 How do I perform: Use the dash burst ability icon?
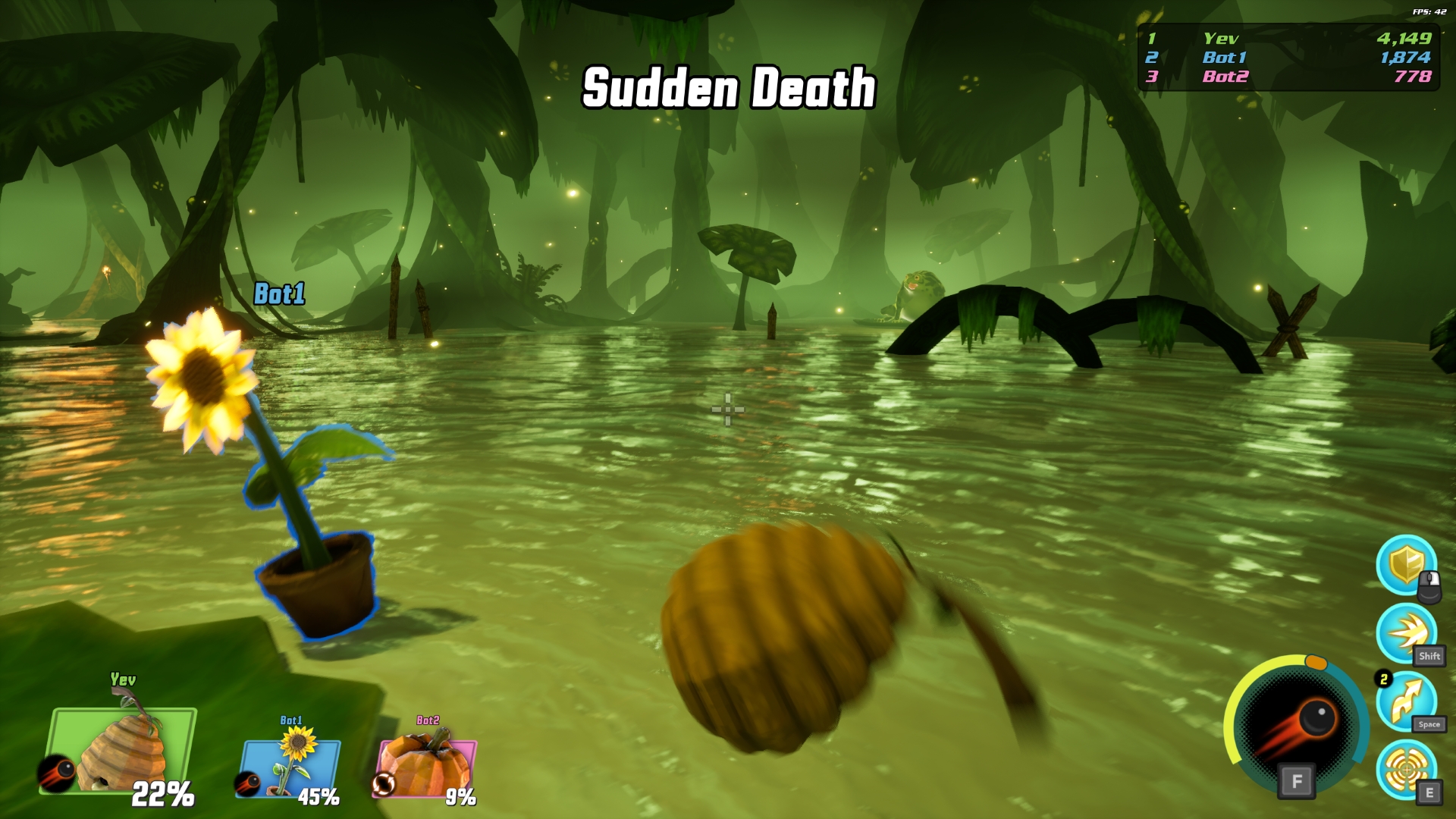click(x=1406, y=633)
